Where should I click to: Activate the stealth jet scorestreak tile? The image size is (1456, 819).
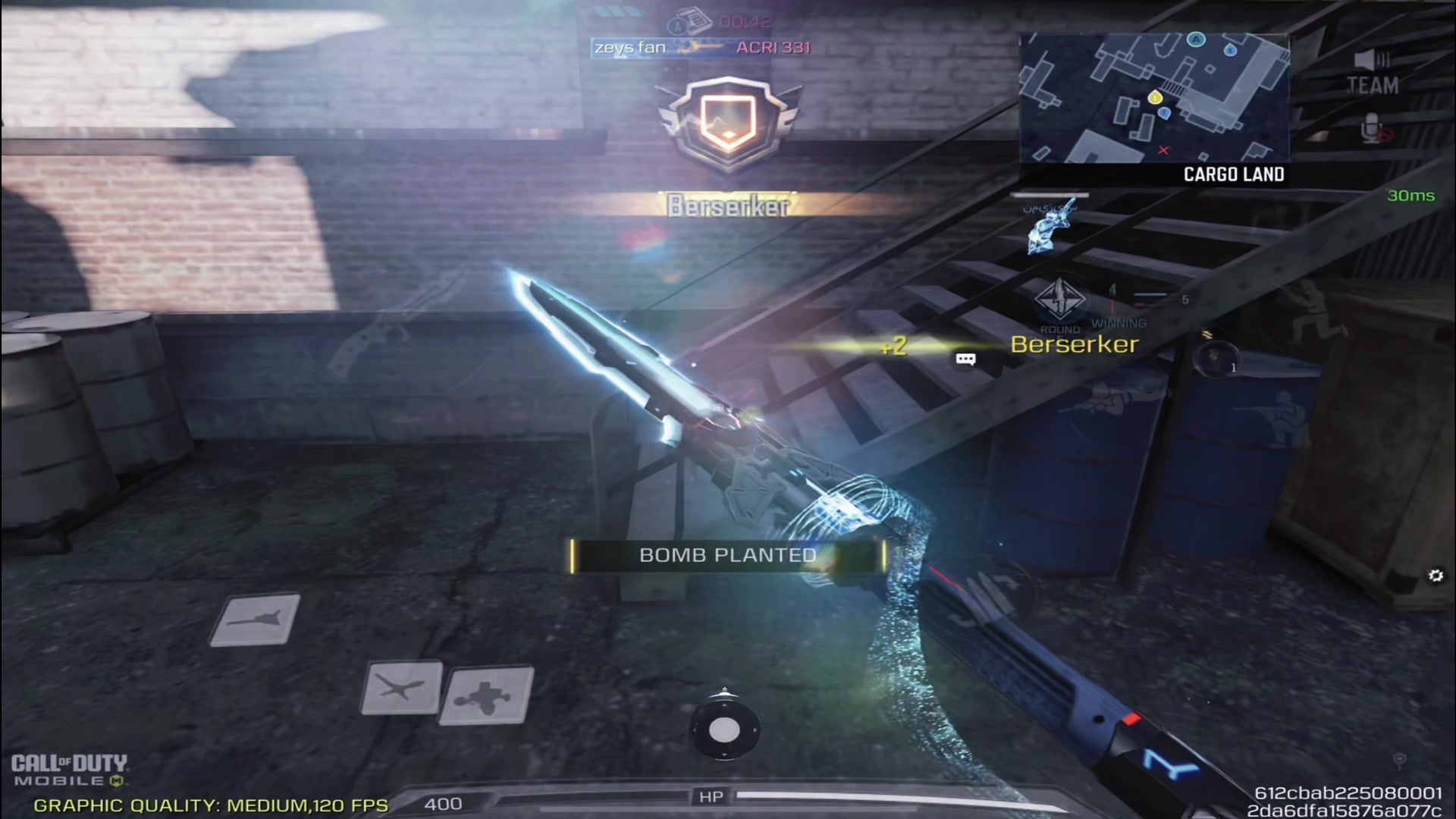coord(255,620)
